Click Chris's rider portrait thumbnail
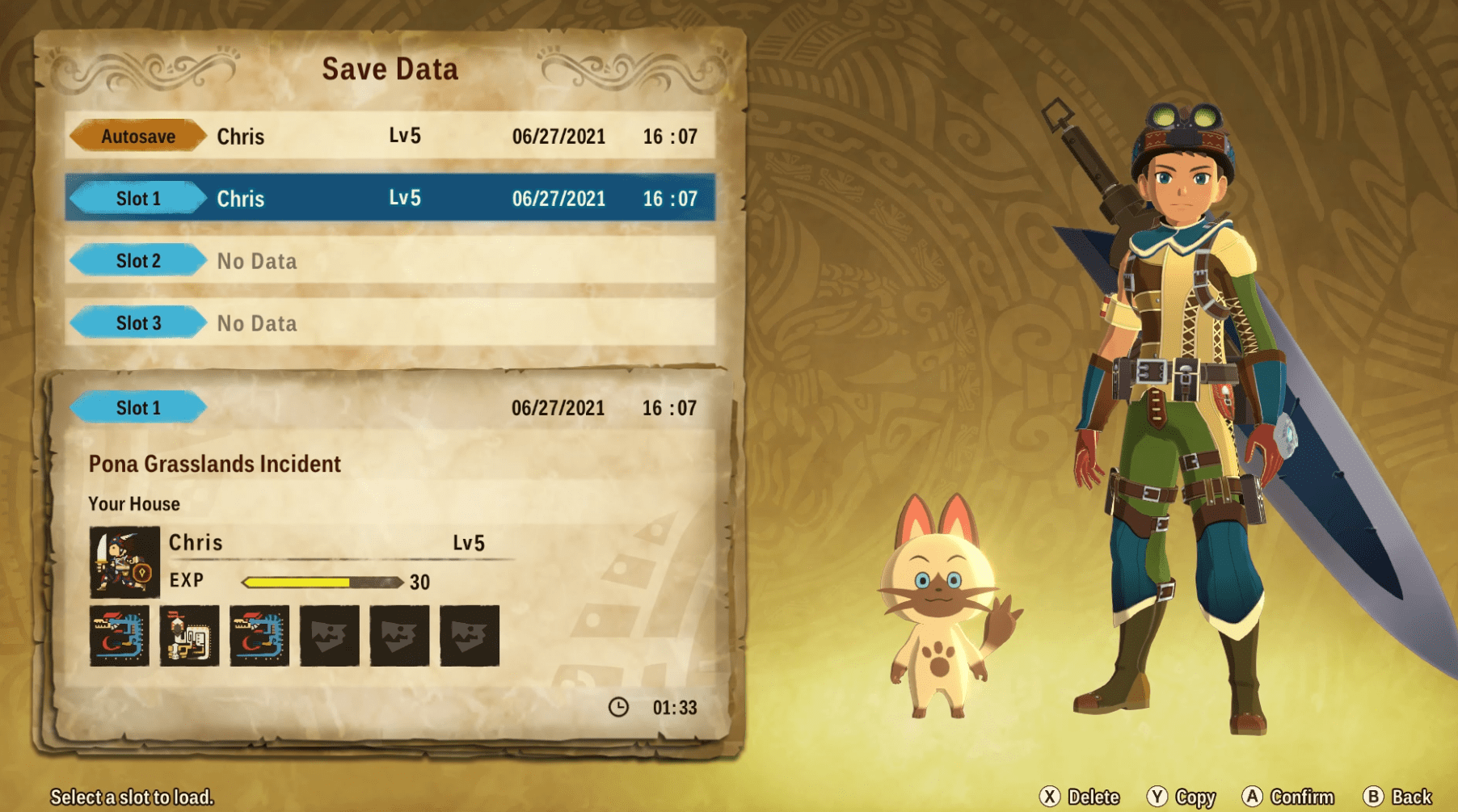Viewport: 1458px width, 812px height. click(124, 562)
